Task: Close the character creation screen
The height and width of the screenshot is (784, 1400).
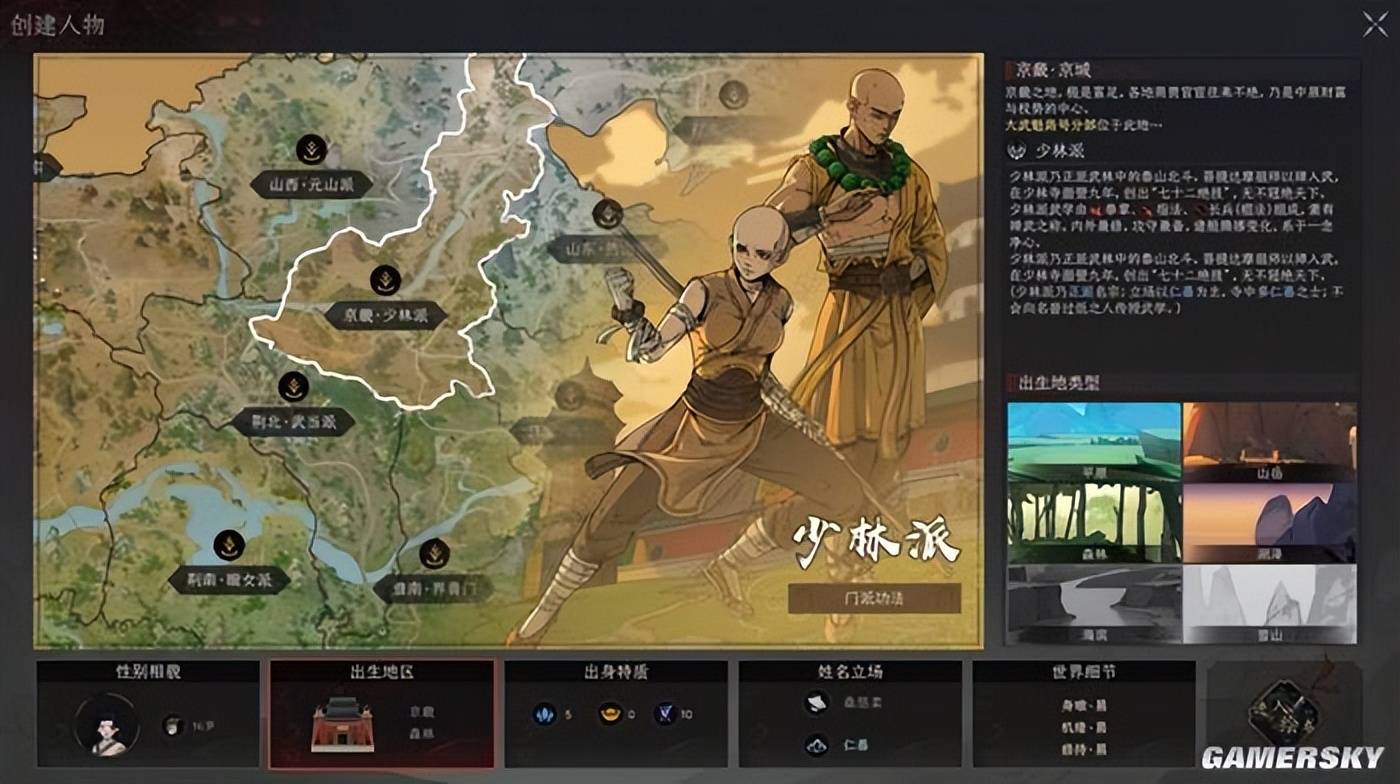Action: click(x=1375, y=25)
